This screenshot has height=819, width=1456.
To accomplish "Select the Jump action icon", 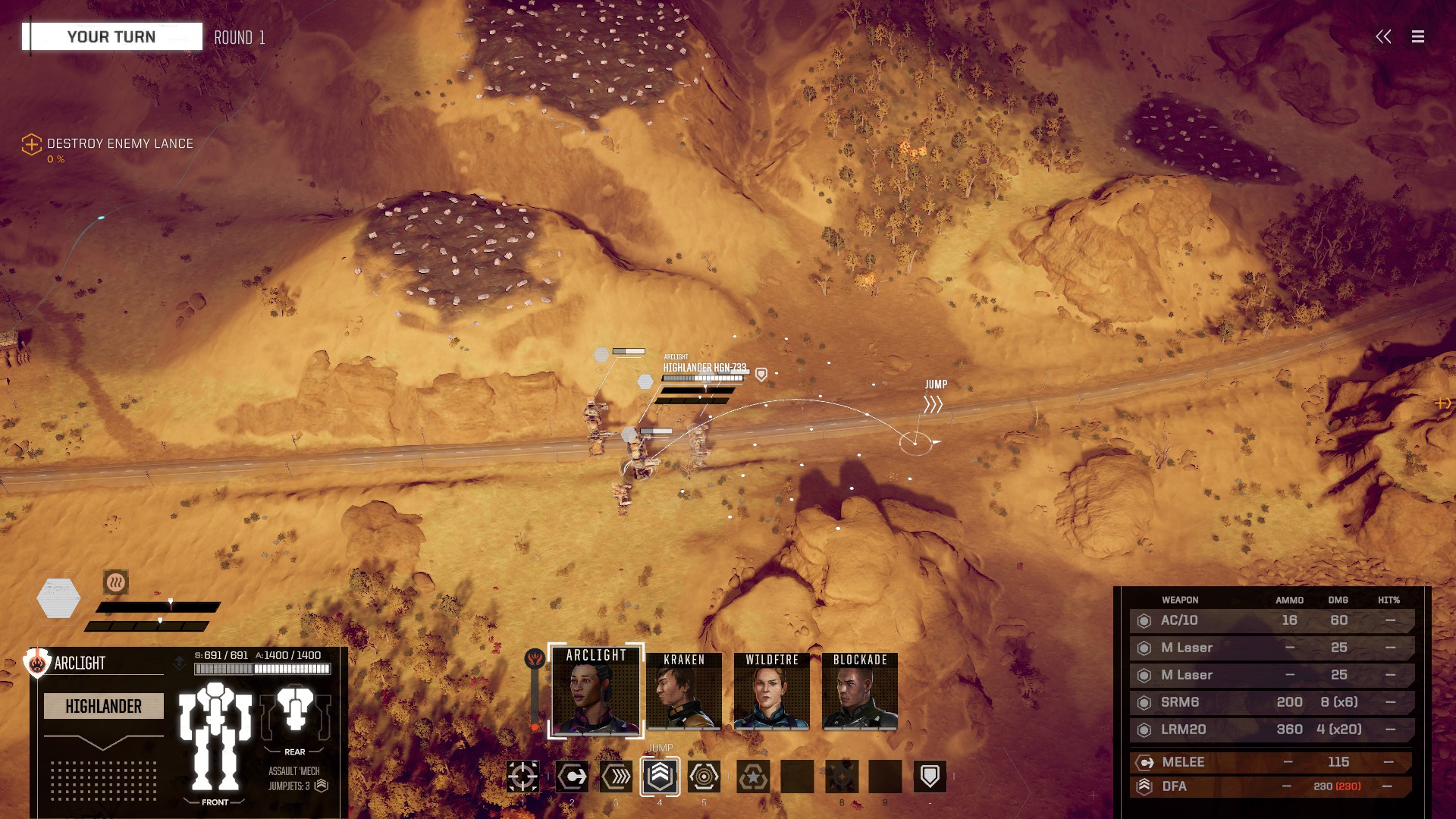I will click(x=660, y=777).
